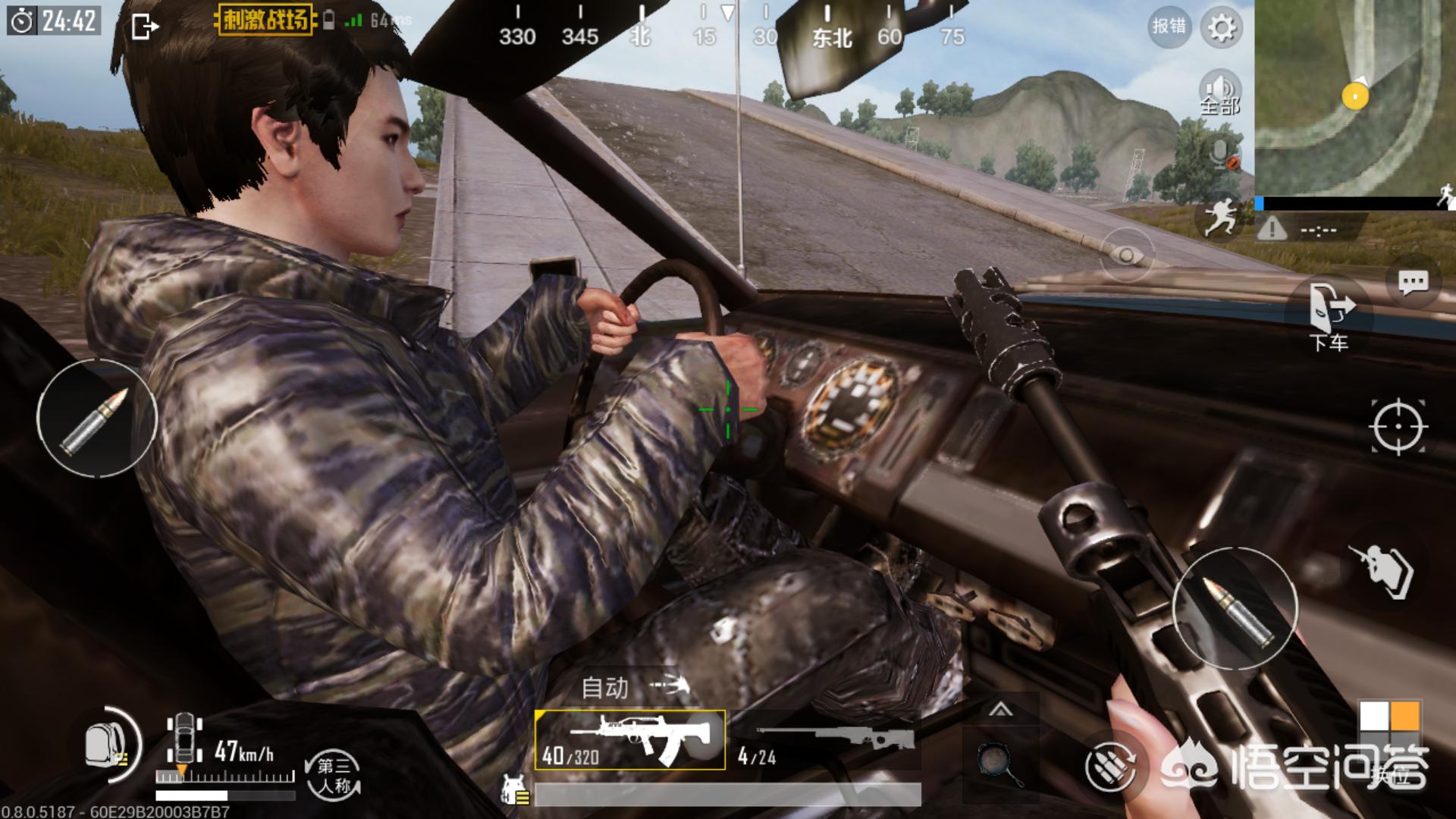The height and width of the screenshot is (819, 1456).
Task: Exit the vehicle with 下车 button
Action: pos(1329,315)
